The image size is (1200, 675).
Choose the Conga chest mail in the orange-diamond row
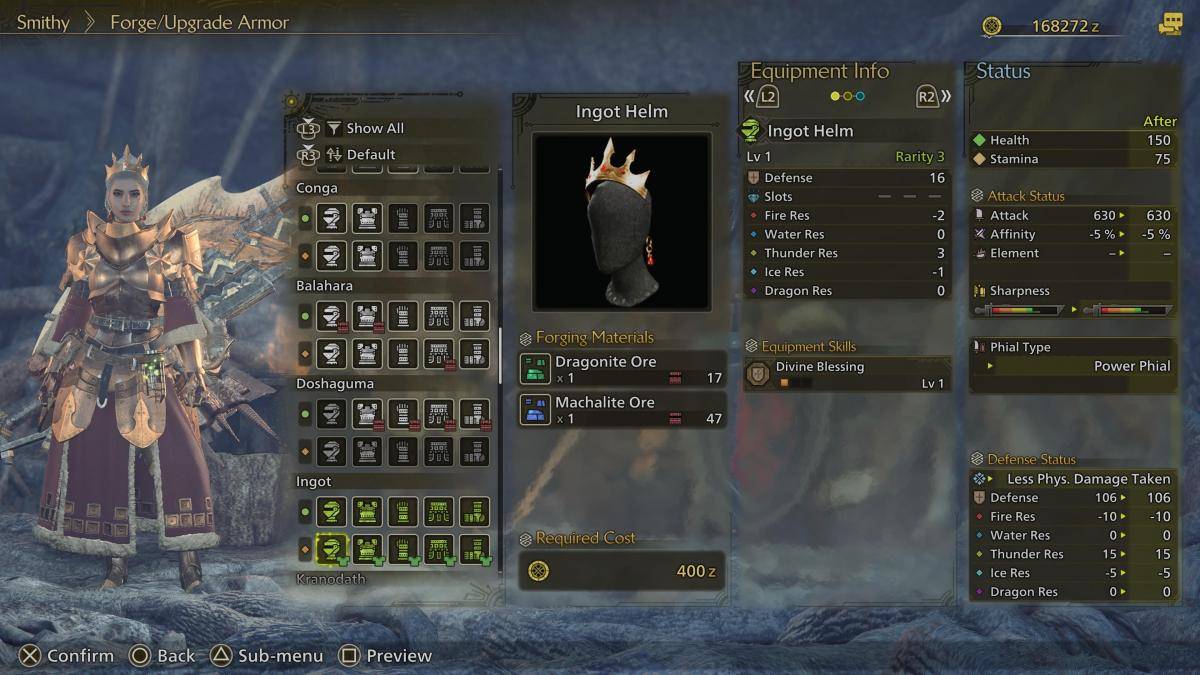point(367,255)
